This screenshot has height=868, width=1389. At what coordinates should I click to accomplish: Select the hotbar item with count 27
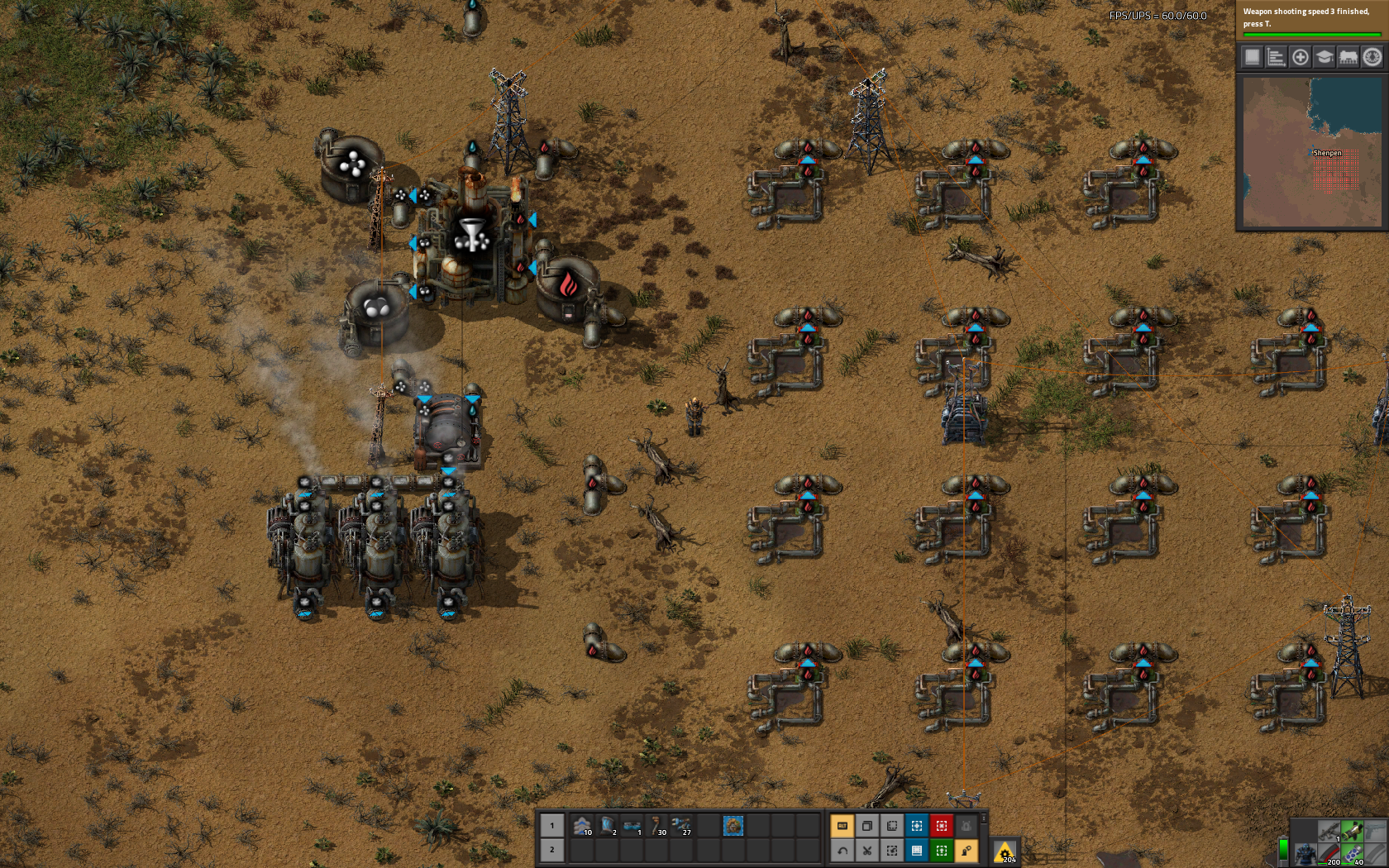coord(681,826)
